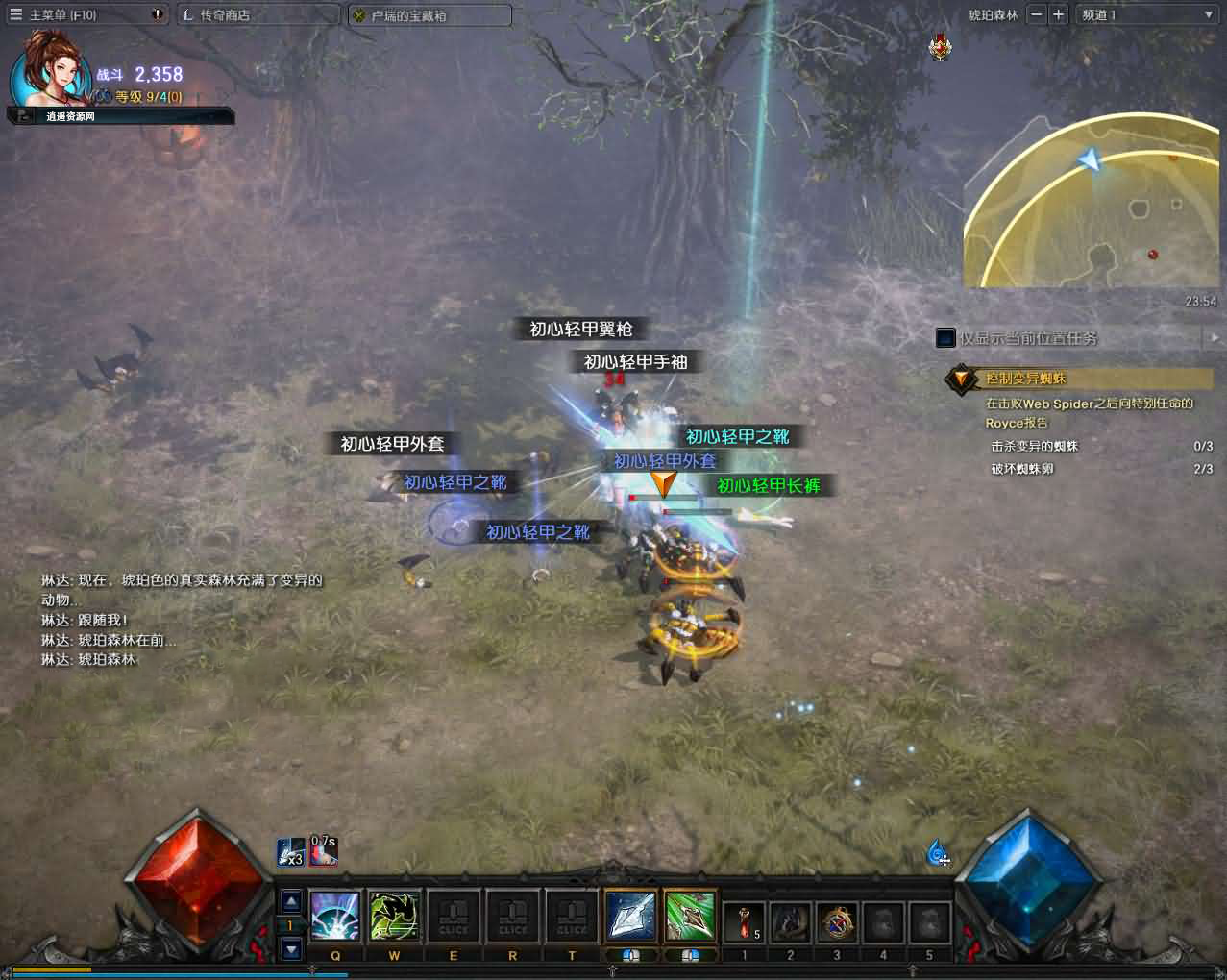Viewport: 1227px width, 980px height.
Task: Select the green spear right-mouse skill
Action: pyautogui.click(x=690, y=917)
